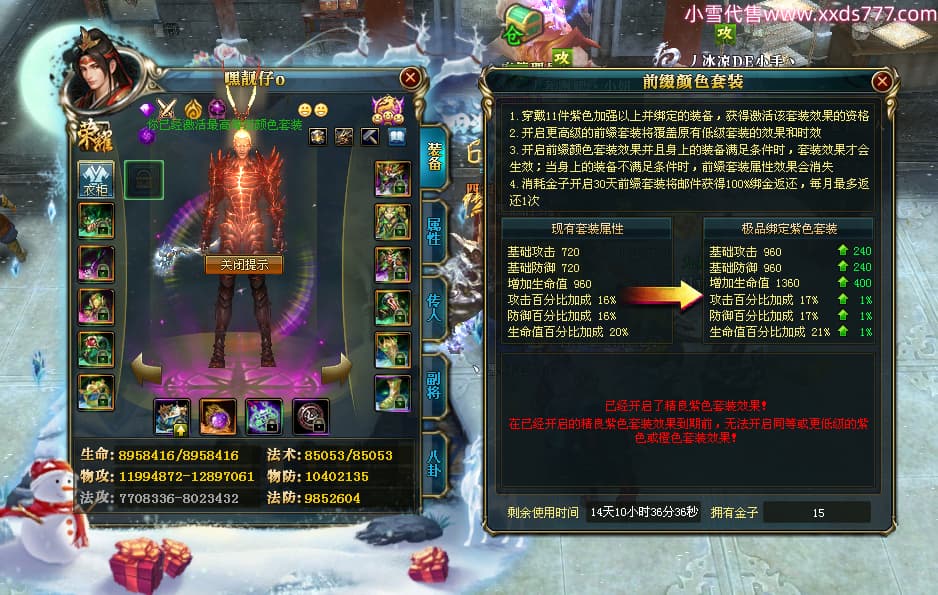Screen dimensions: 938x595
Task: Close the character equipment window
Action: pyautogui.click(x=410, y=78)
